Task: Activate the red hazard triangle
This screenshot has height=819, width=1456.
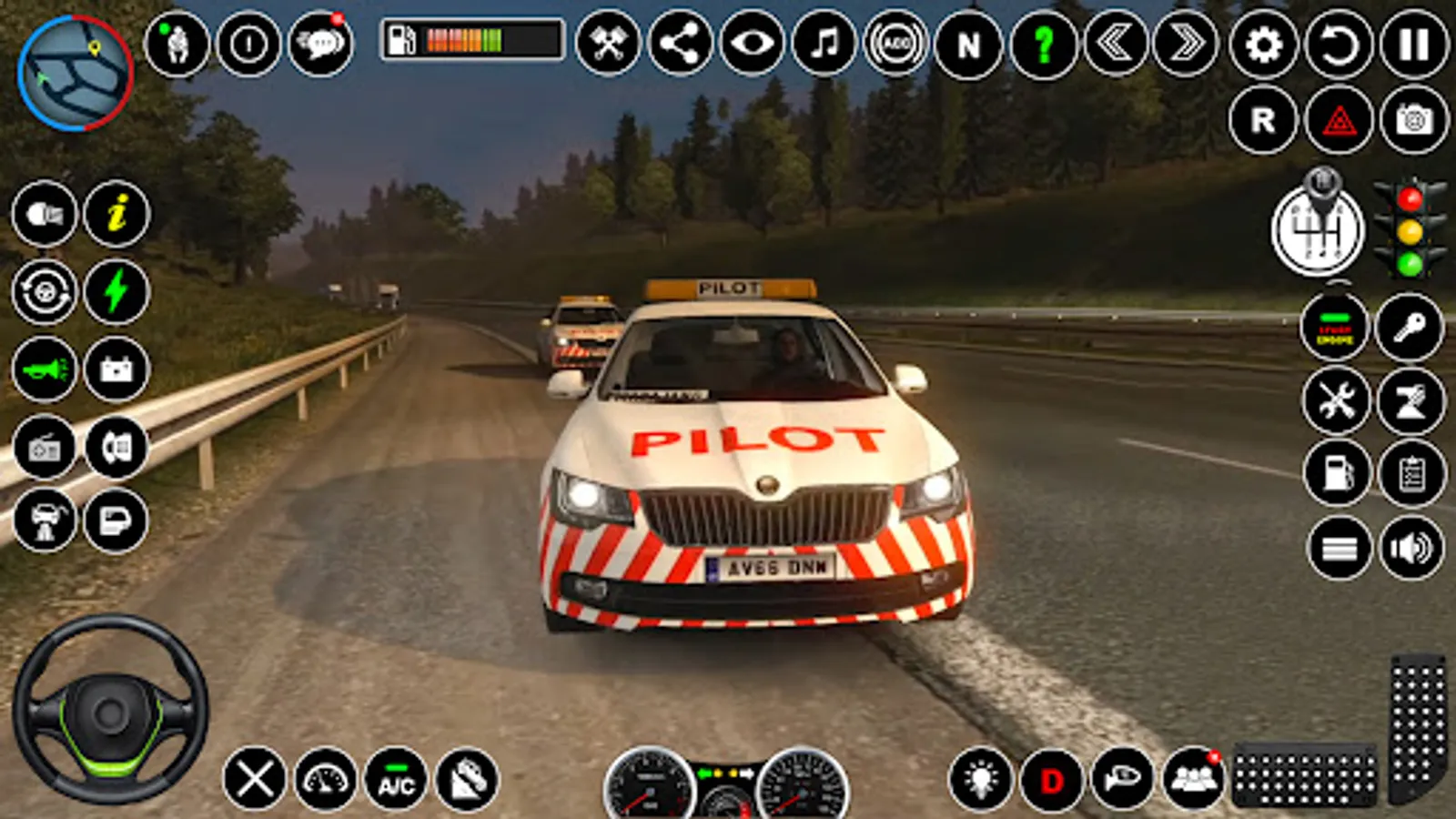Action: coord(1339,119)
